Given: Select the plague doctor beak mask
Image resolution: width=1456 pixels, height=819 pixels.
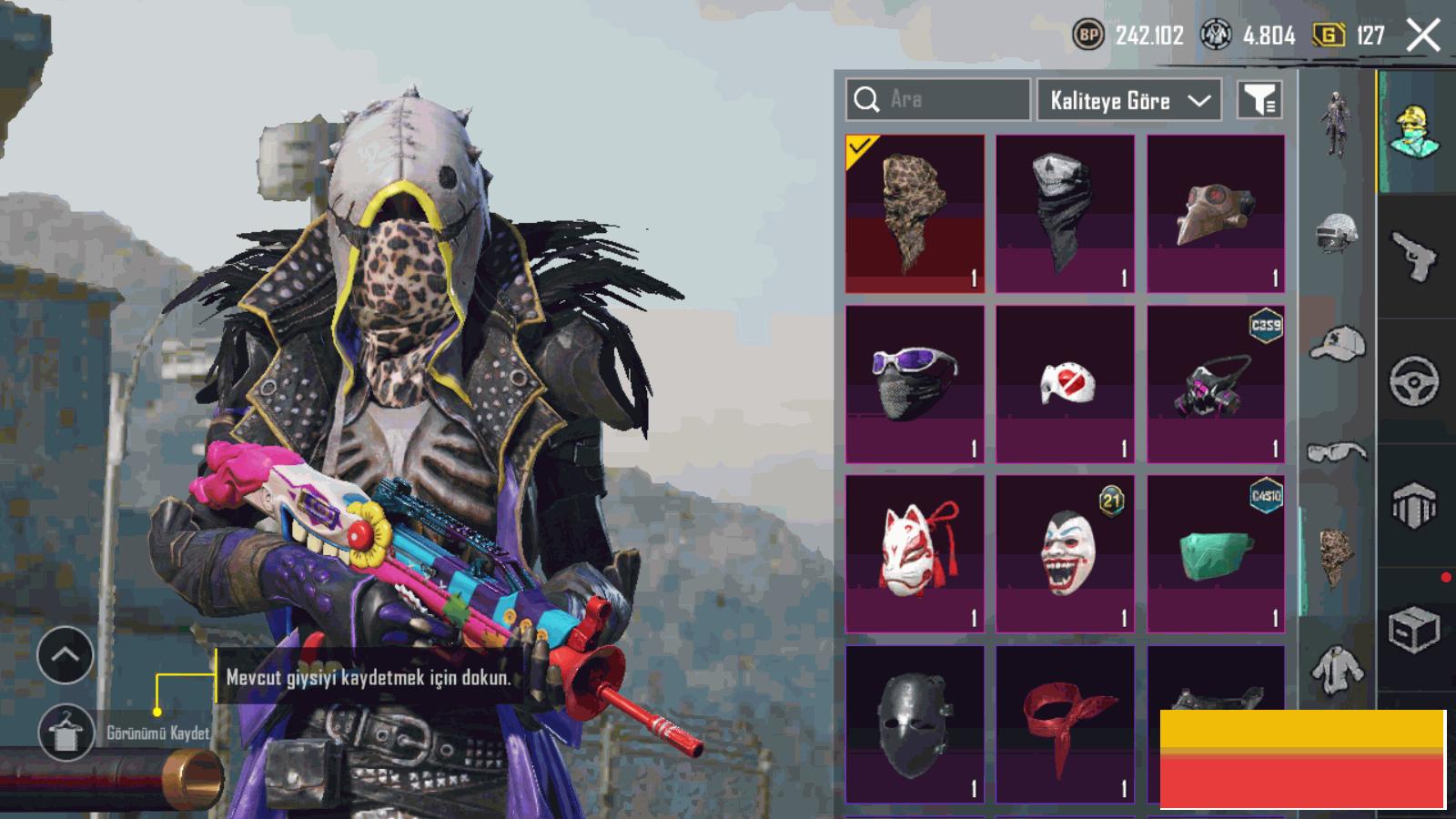Looking at the screenshot, I should [x=1216, y=214].
